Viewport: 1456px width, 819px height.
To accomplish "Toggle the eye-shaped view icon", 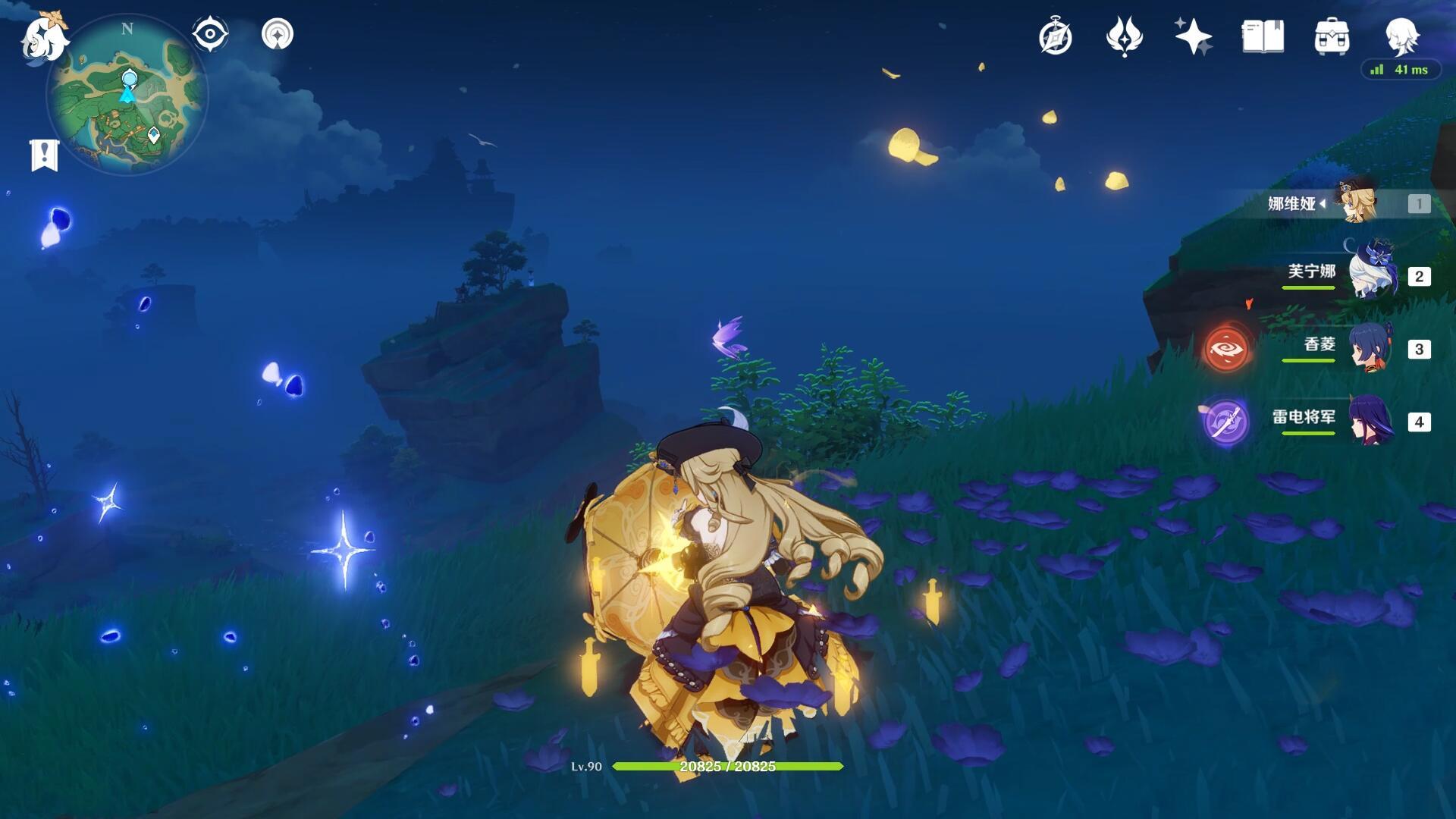I will [x=210, y=34].
